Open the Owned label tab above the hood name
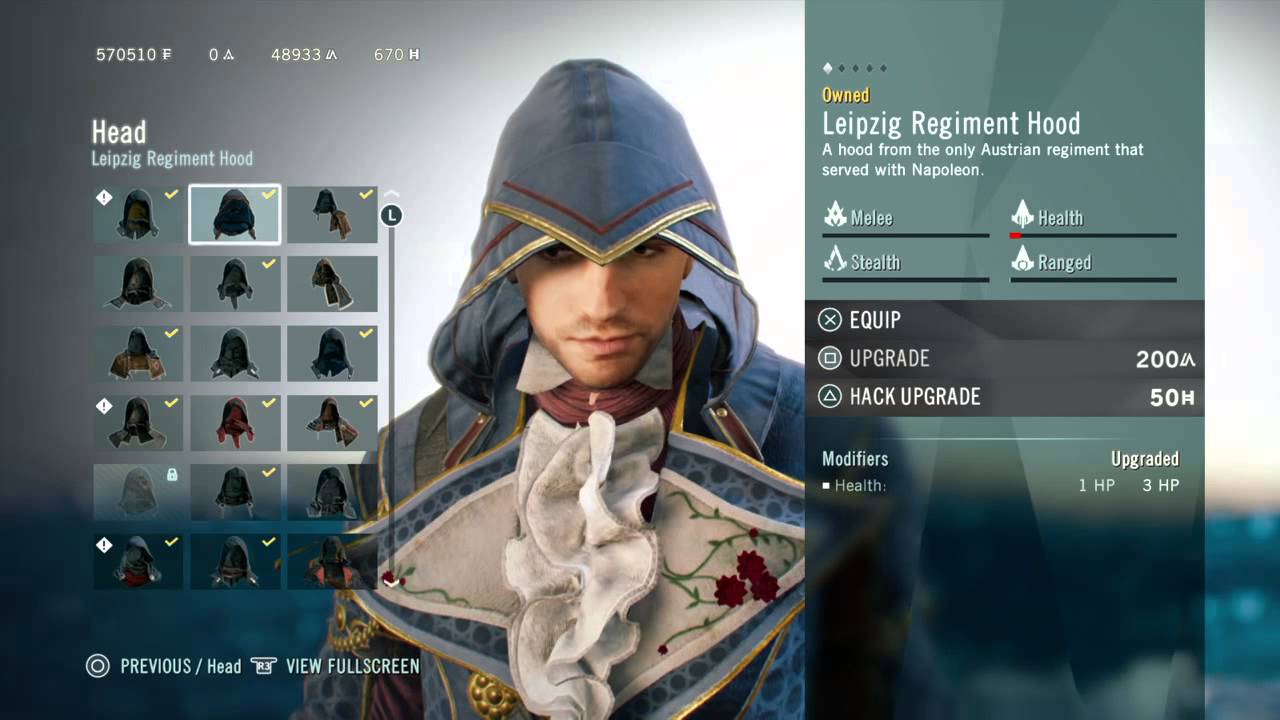 click(x=846, y=95)
